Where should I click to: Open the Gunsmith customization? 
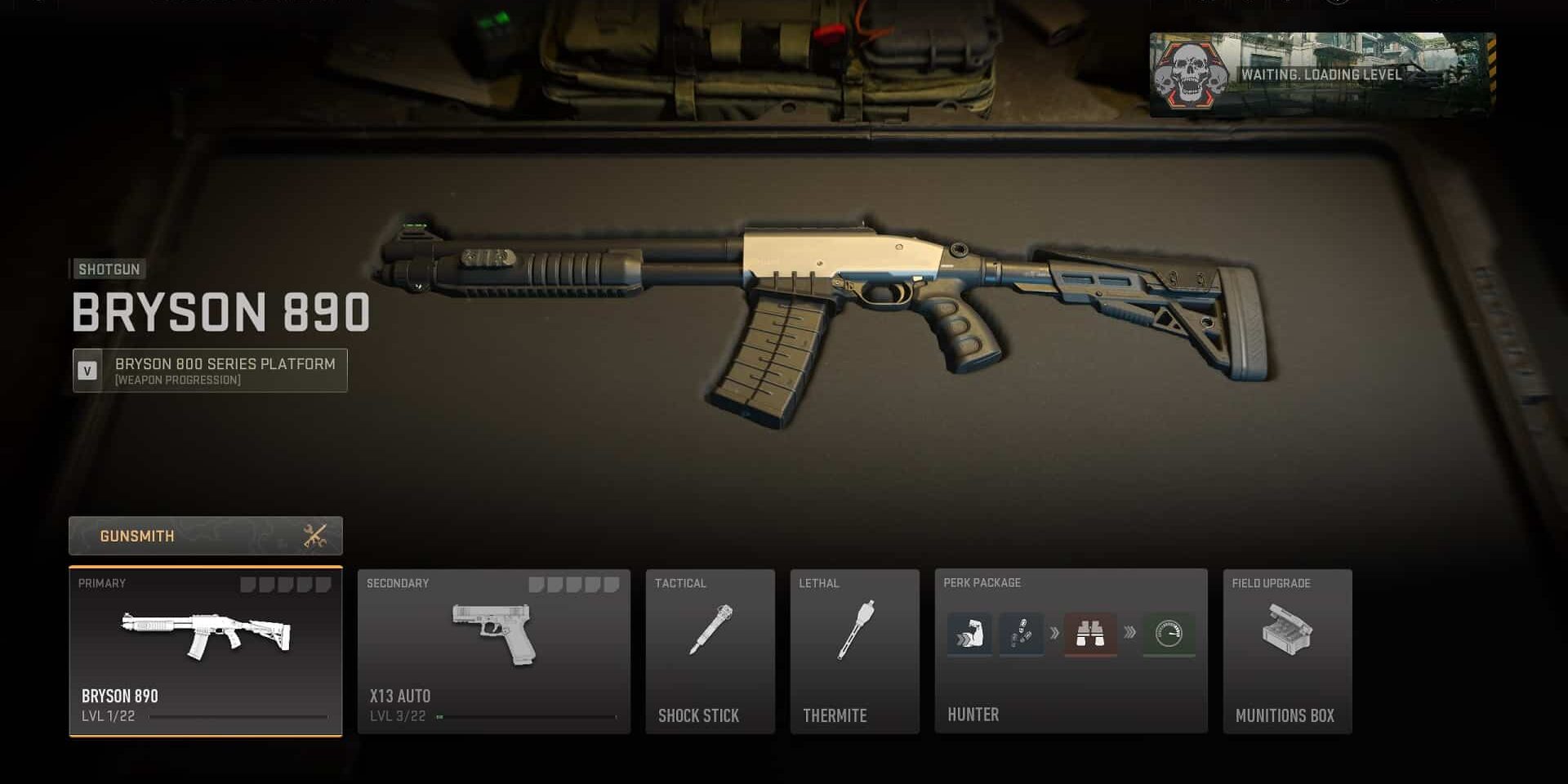click(205, 536)
